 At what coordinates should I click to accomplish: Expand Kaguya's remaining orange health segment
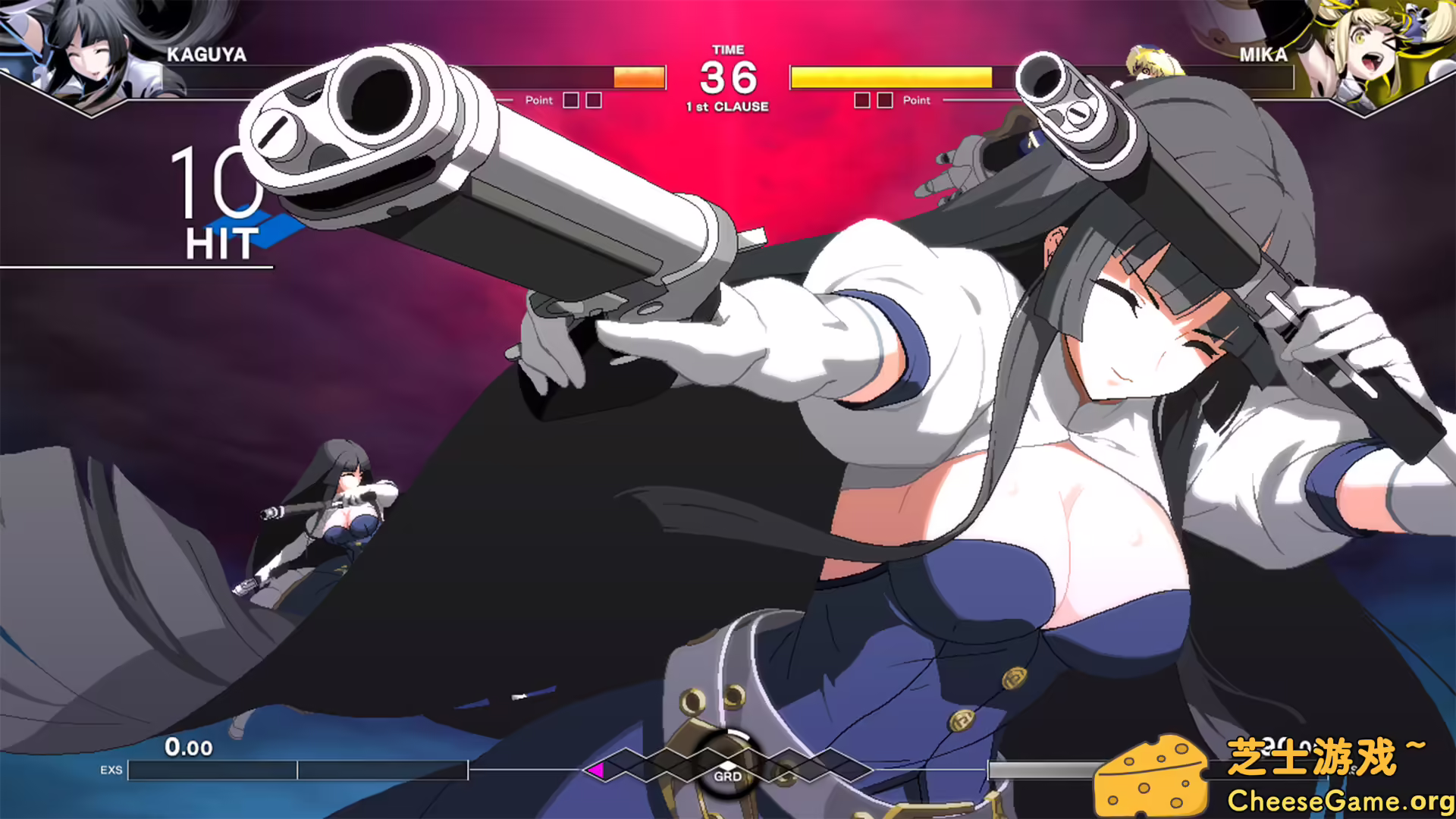(639, 77)
